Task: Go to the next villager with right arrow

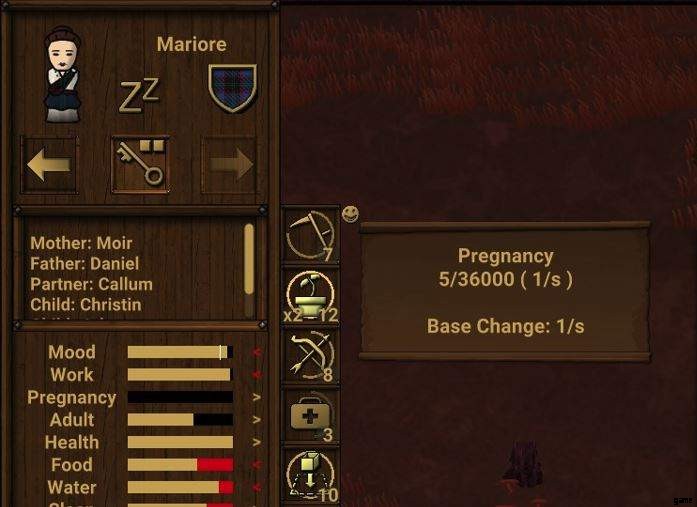Action: point(230,165)
